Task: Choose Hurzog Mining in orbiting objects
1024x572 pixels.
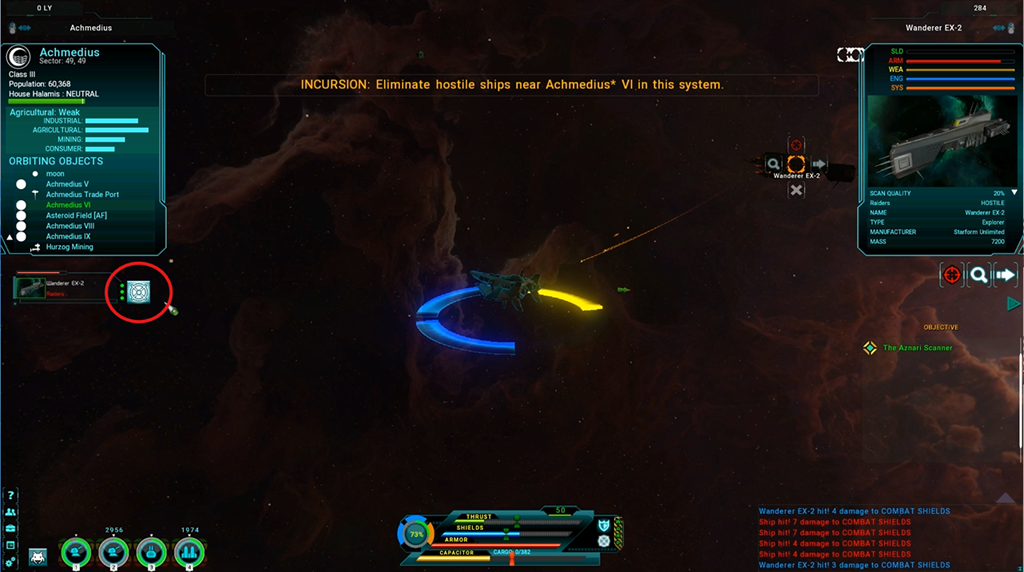Action: (x=69, y=247)
